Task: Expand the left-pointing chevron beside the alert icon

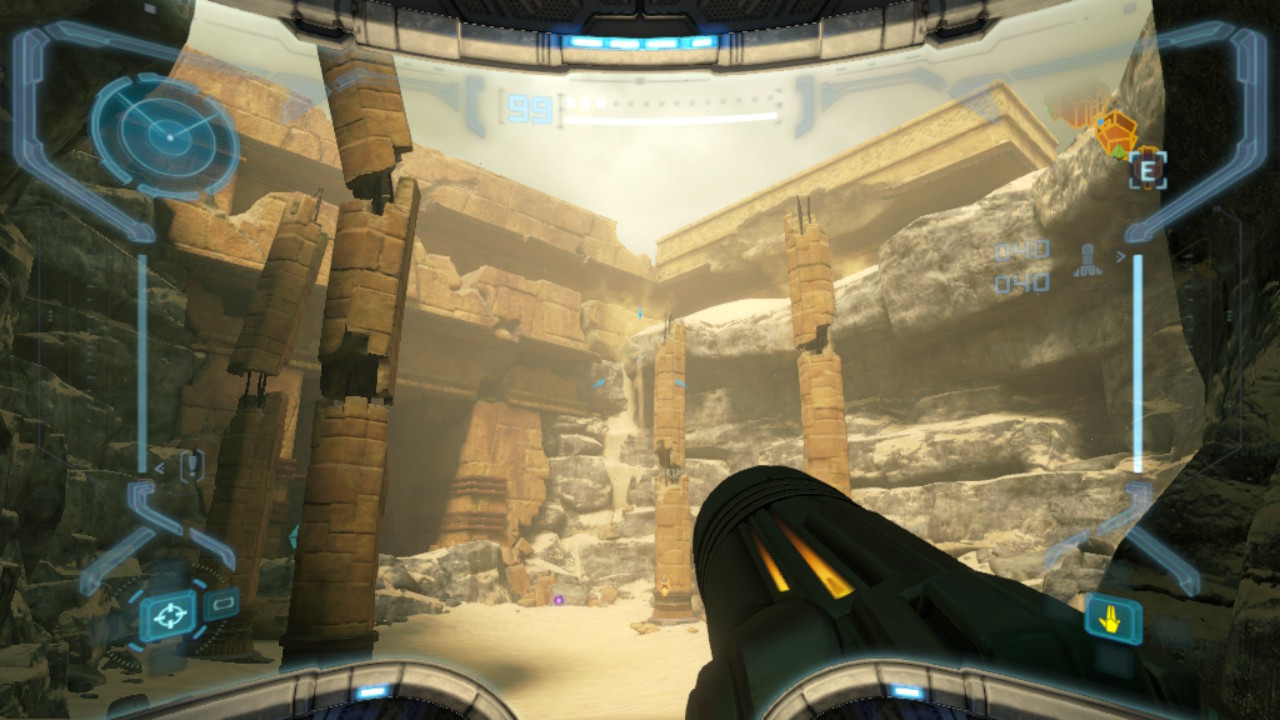Action: point(160,466)
